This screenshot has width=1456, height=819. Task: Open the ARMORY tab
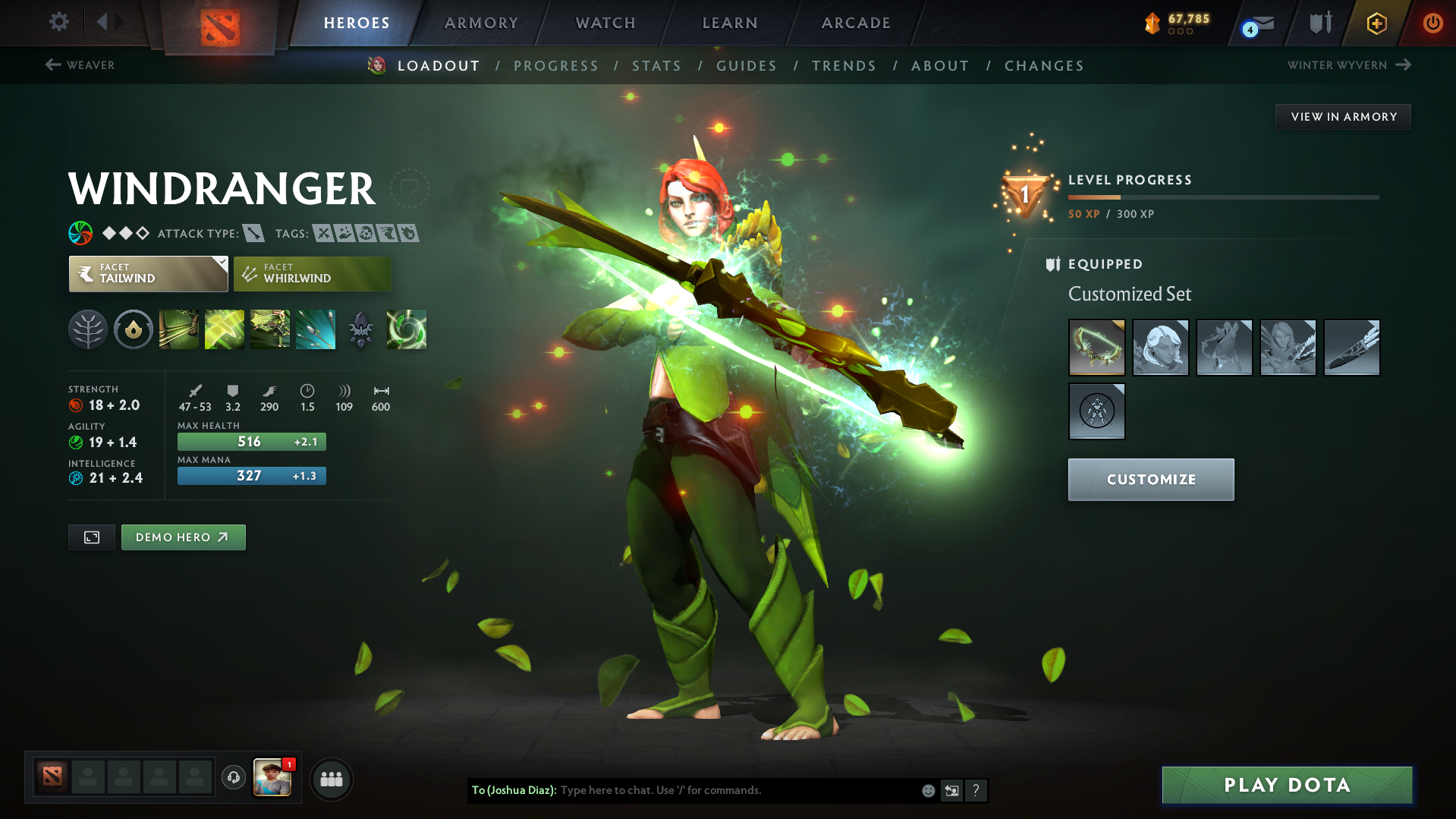pos(481,23)
